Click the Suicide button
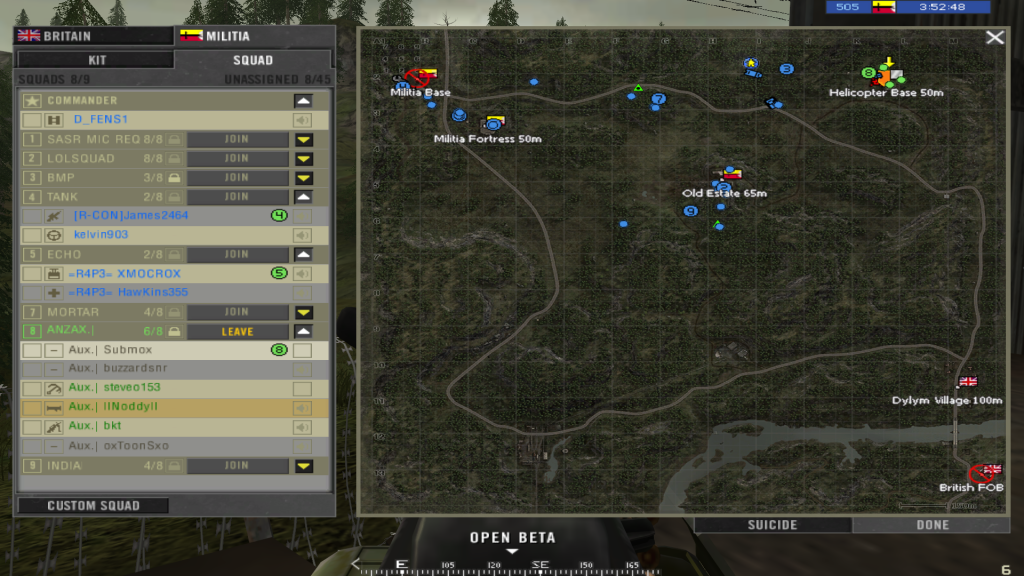This screenshot has width=1024, height=576. [x=772, y=525]
